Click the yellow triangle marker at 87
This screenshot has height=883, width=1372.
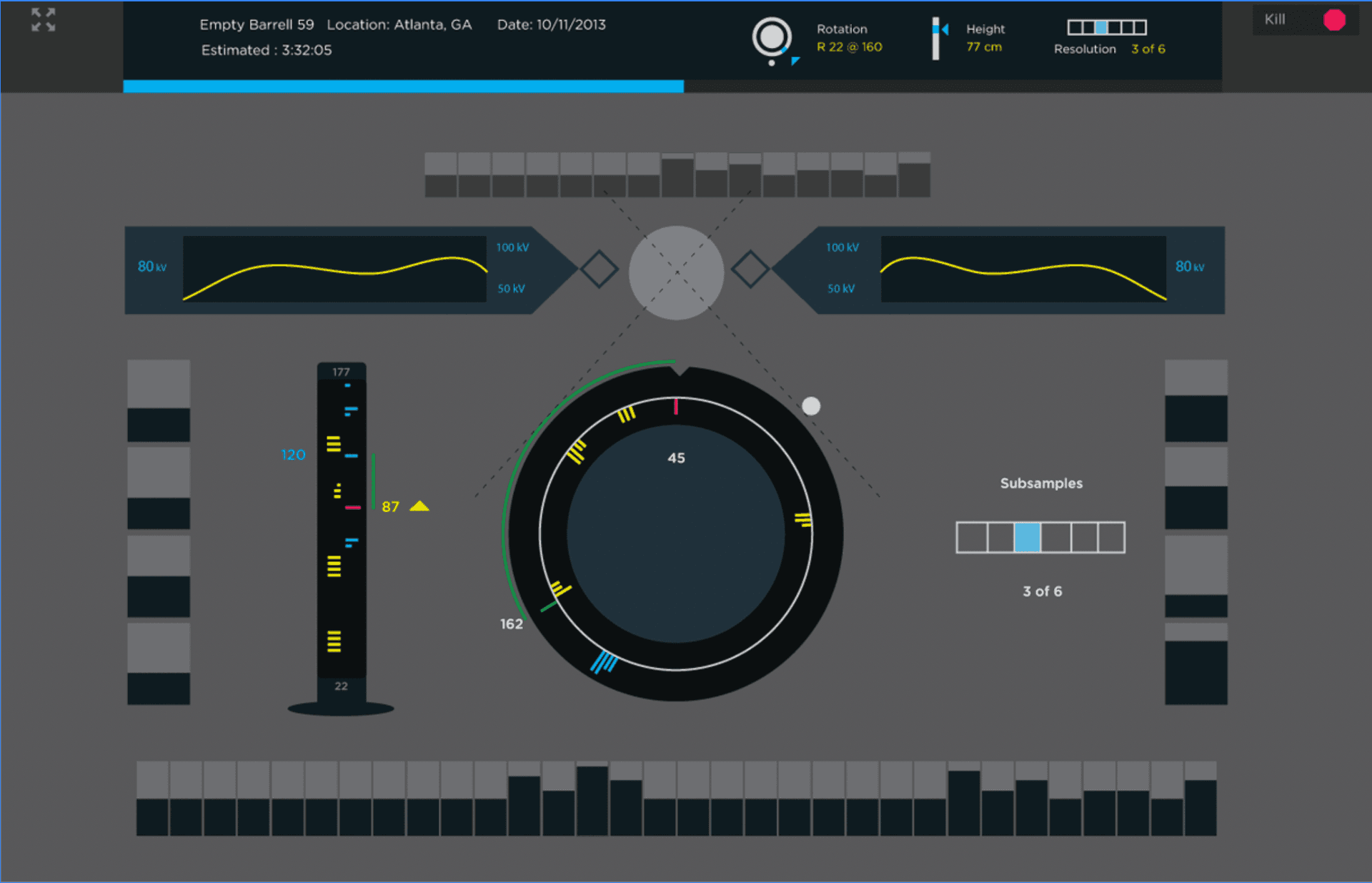pyautogui.click(x=419, y=506)
